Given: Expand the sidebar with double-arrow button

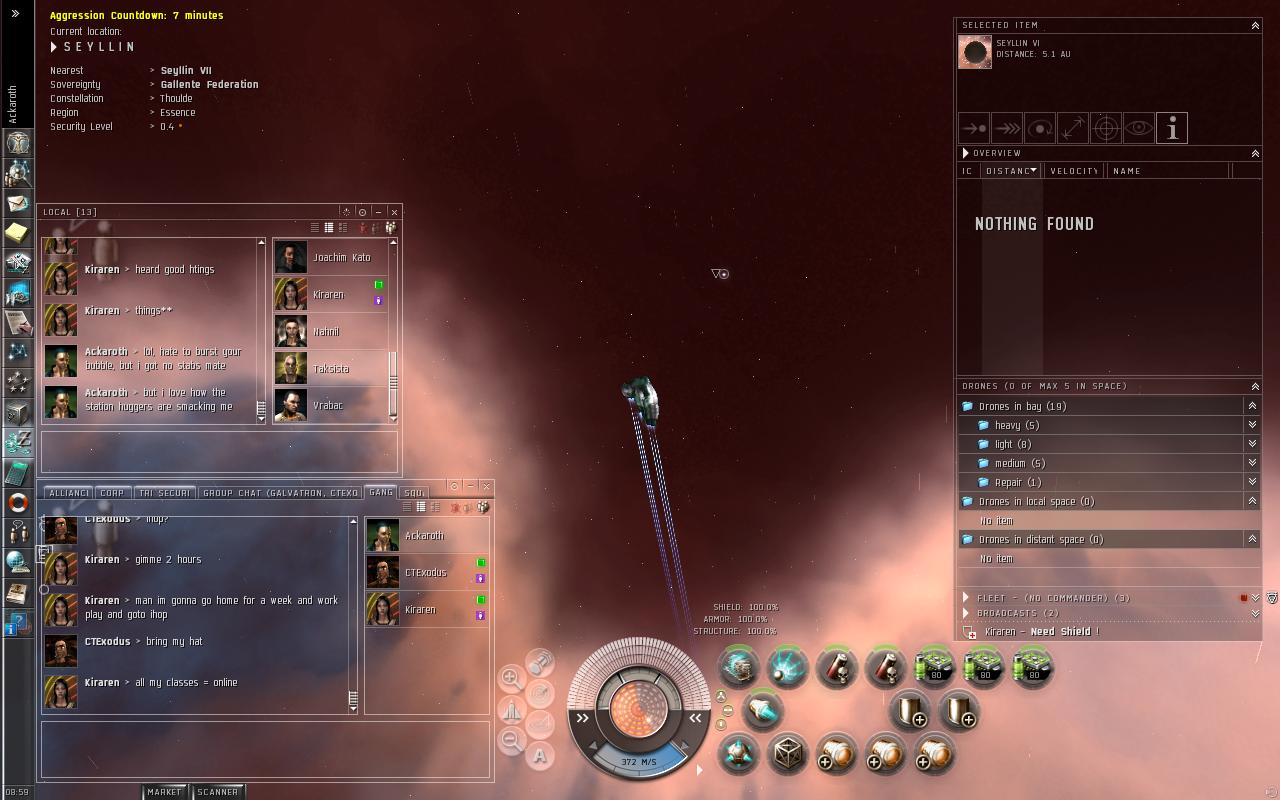Looking at the screenshot, I should coord(15,14).
